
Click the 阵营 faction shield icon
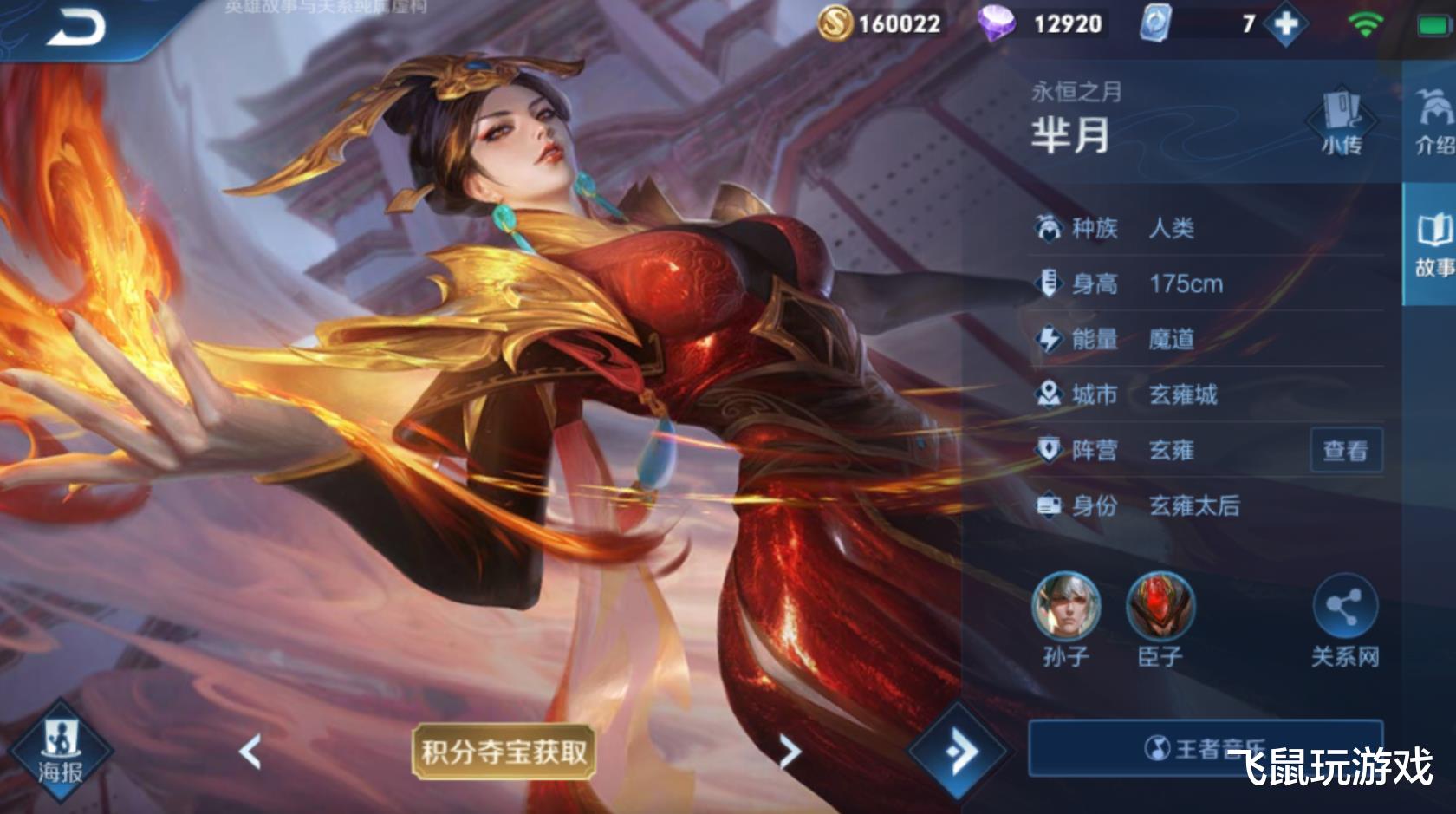(1050, 451)
